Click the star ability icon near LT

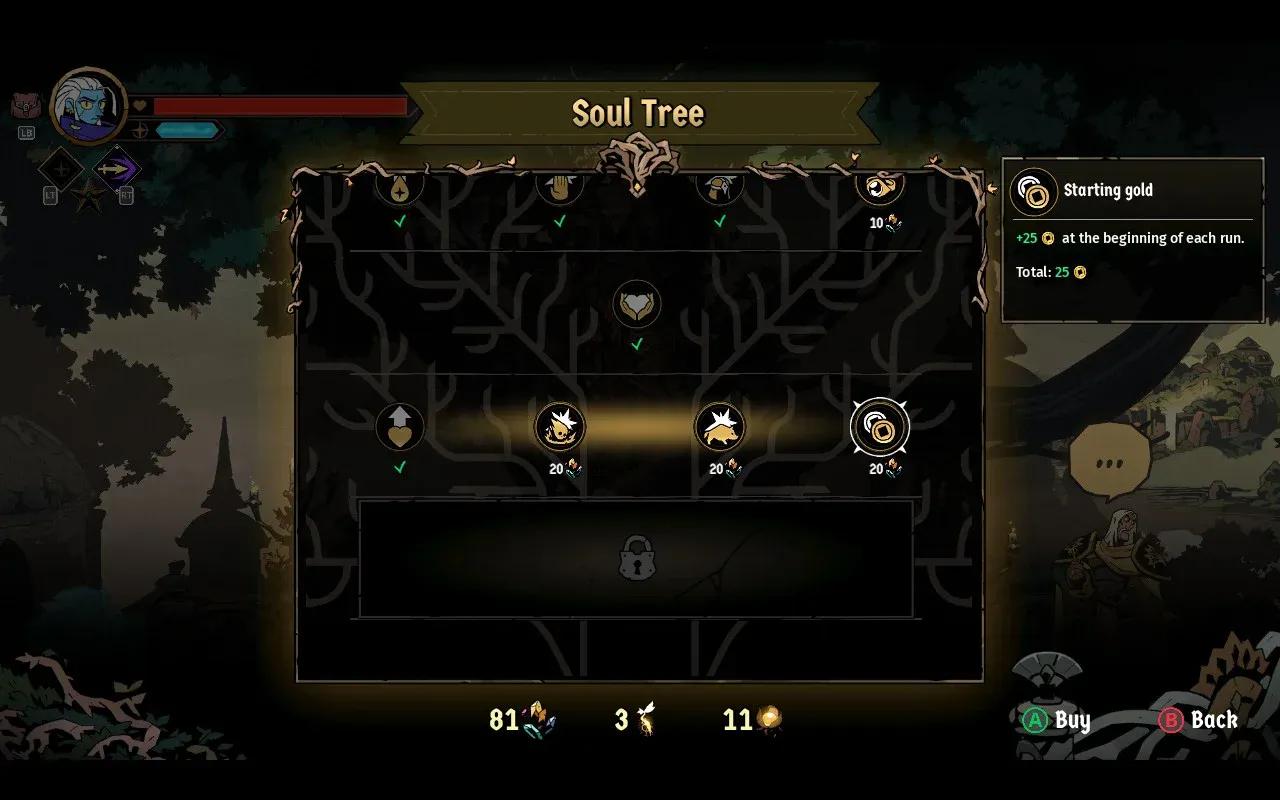pyautogui.click(x=89, y=195)
